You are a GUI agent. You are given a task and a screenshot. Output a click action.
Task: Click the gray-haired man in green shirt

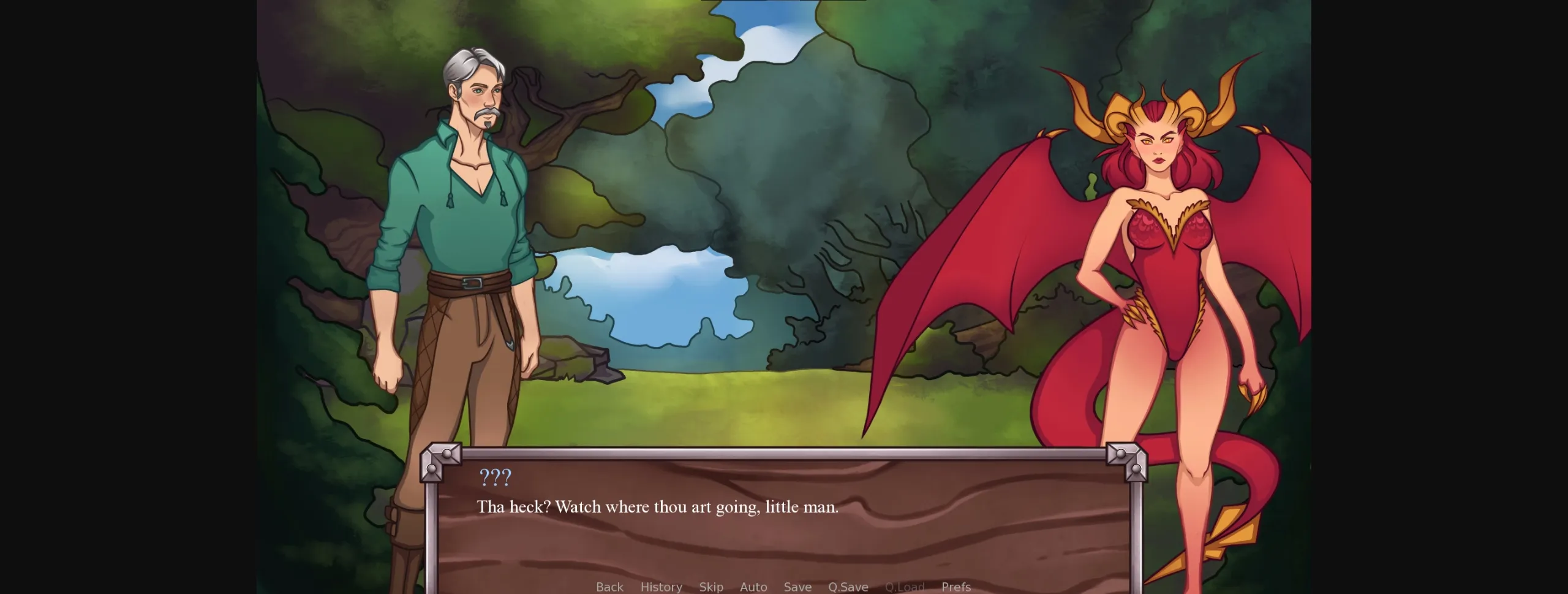click(x=466, y=215)
